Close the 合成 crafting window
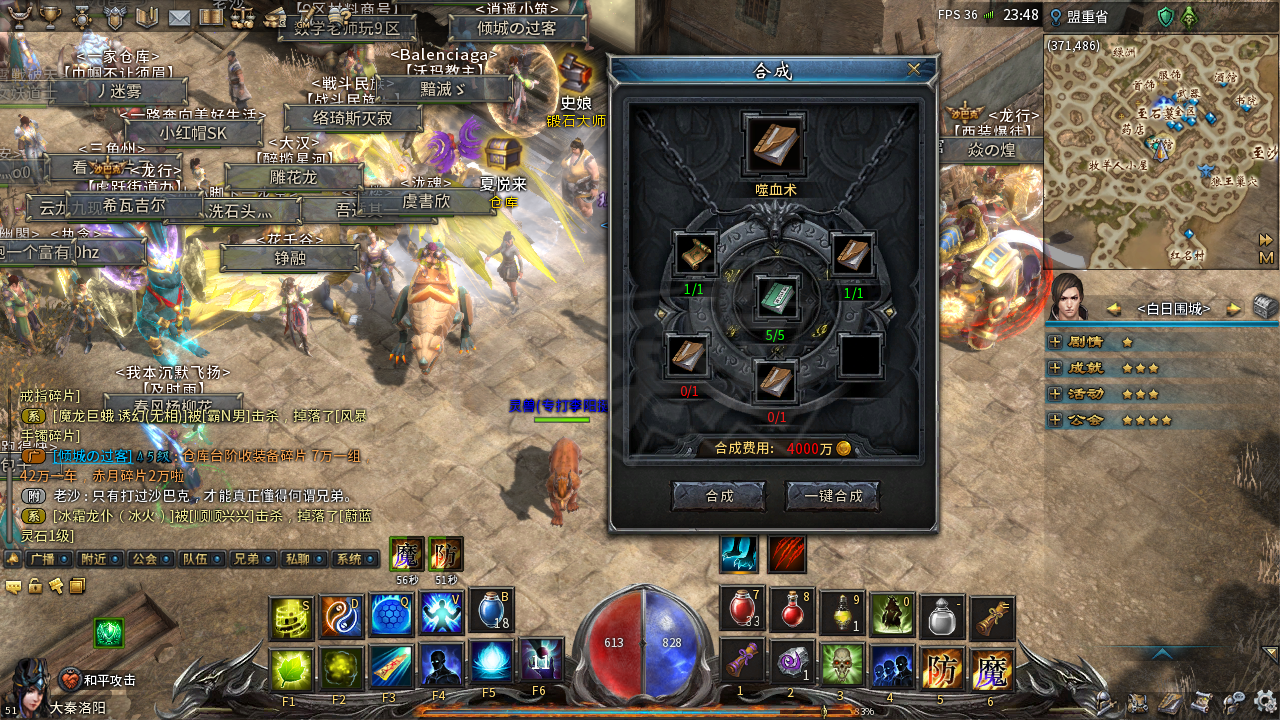 [x=913, y=70]
